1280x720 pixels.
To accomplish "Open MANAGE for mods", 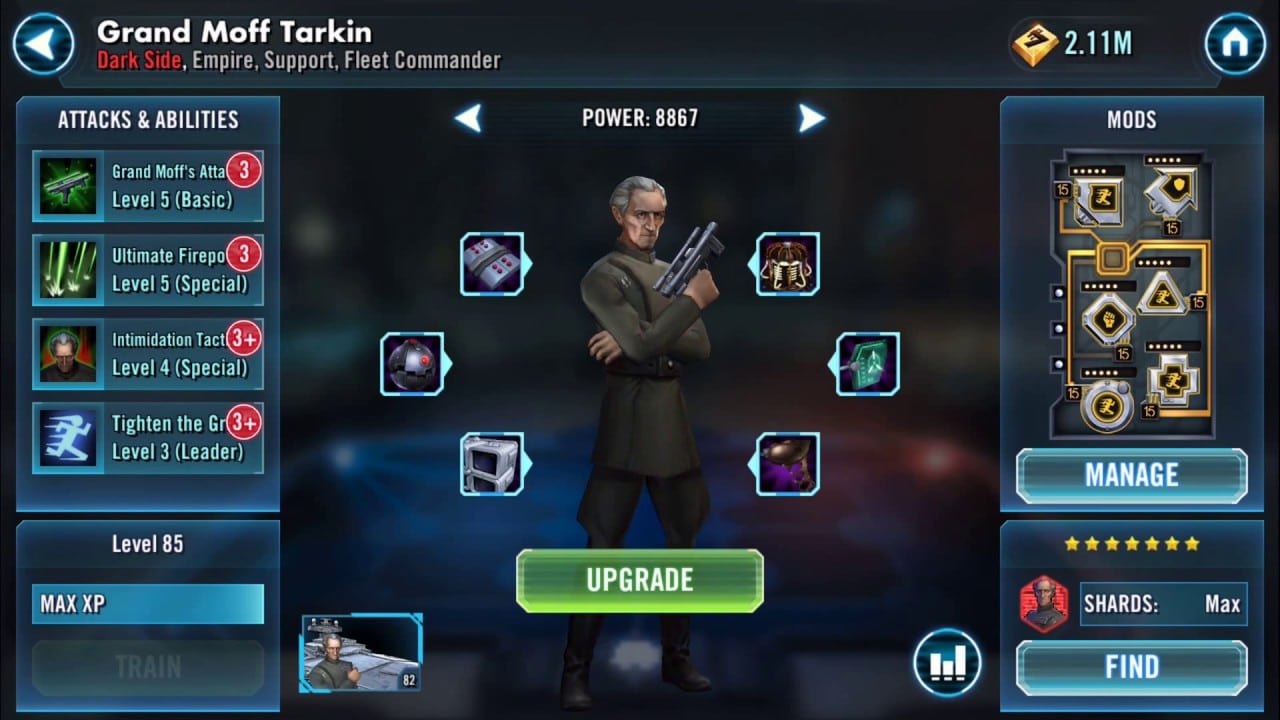I will tap(1131, 475).
